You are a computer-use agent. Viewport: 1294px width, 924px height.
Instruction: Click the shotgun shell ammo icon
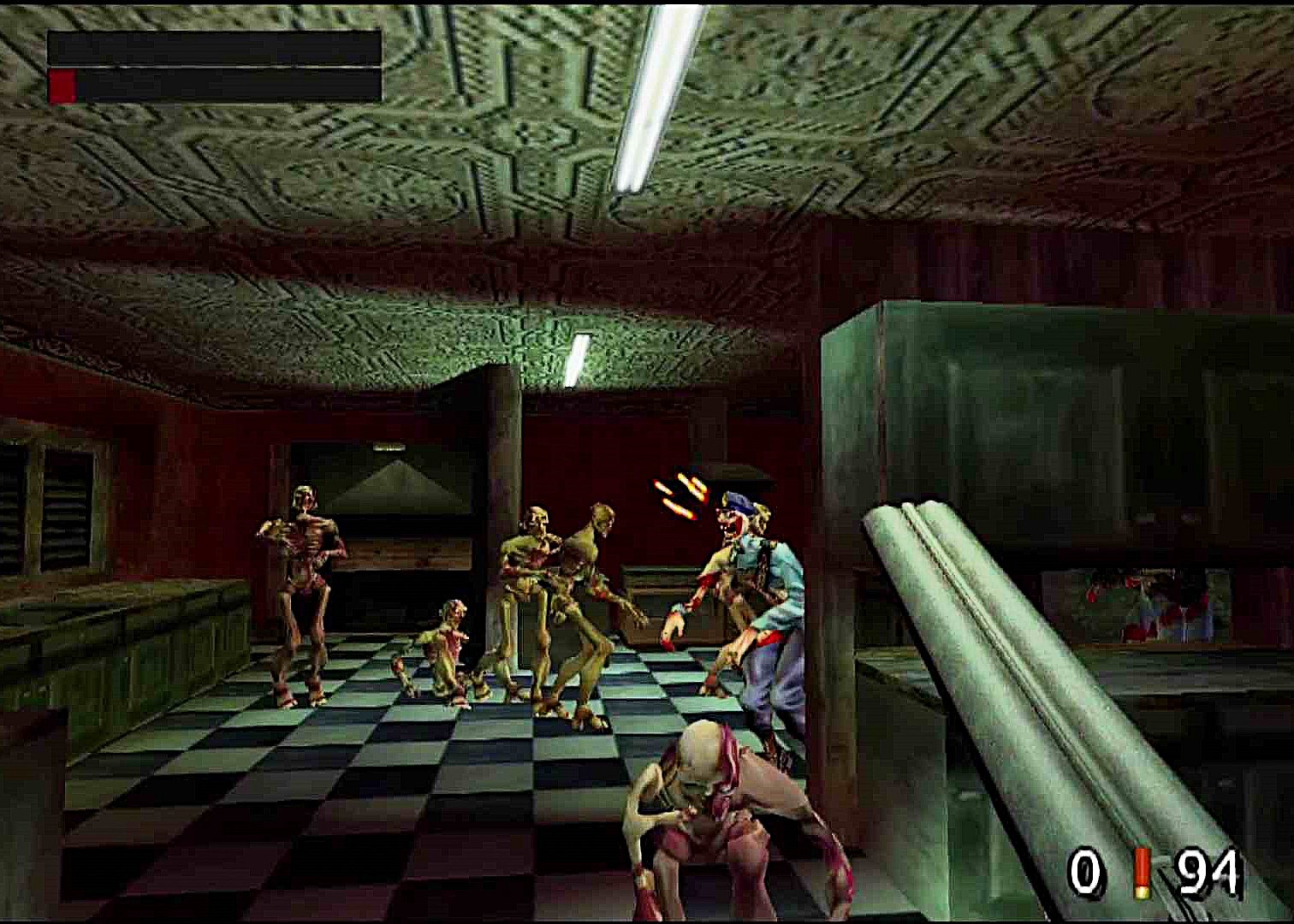[x=1144, y=874]
